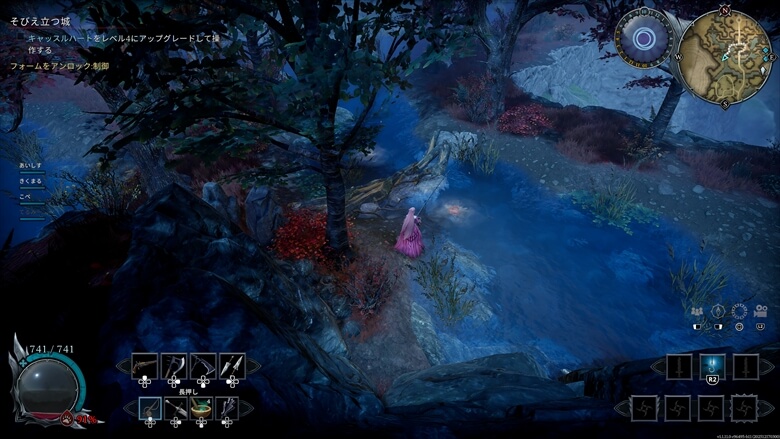Open the quest tracker title そびえ立つ城
This screenshot has height=439, width=780.
38,21
